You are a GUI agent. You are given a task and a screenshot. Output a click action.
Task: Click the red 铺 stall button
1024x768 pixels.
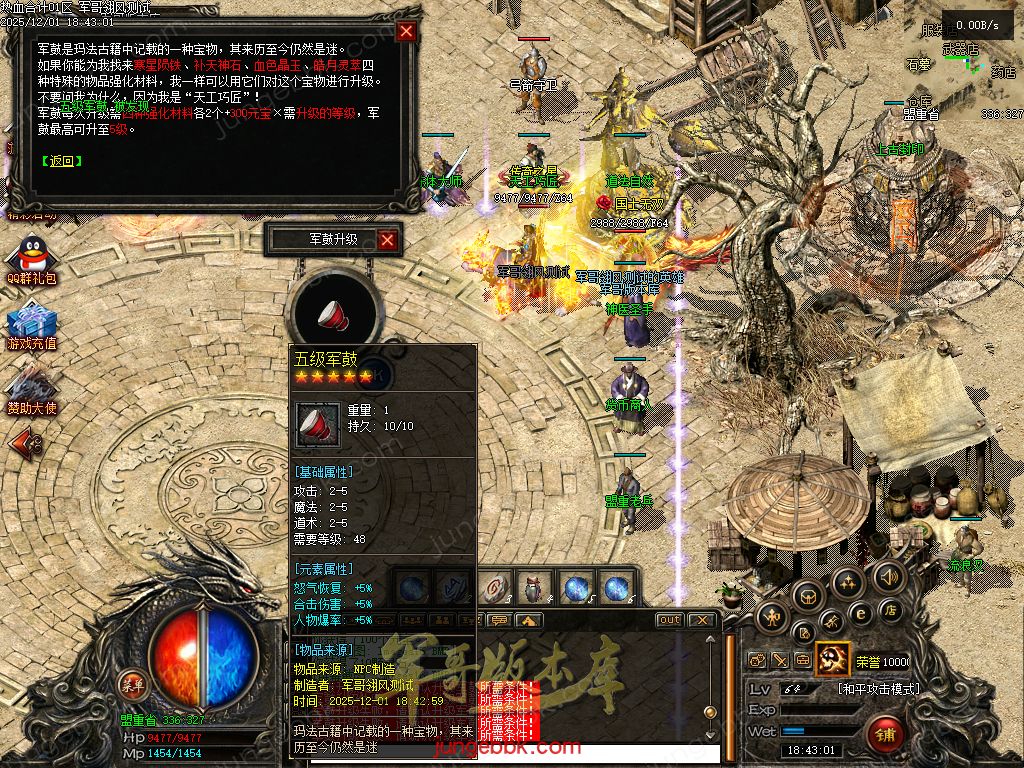point(886,735)
